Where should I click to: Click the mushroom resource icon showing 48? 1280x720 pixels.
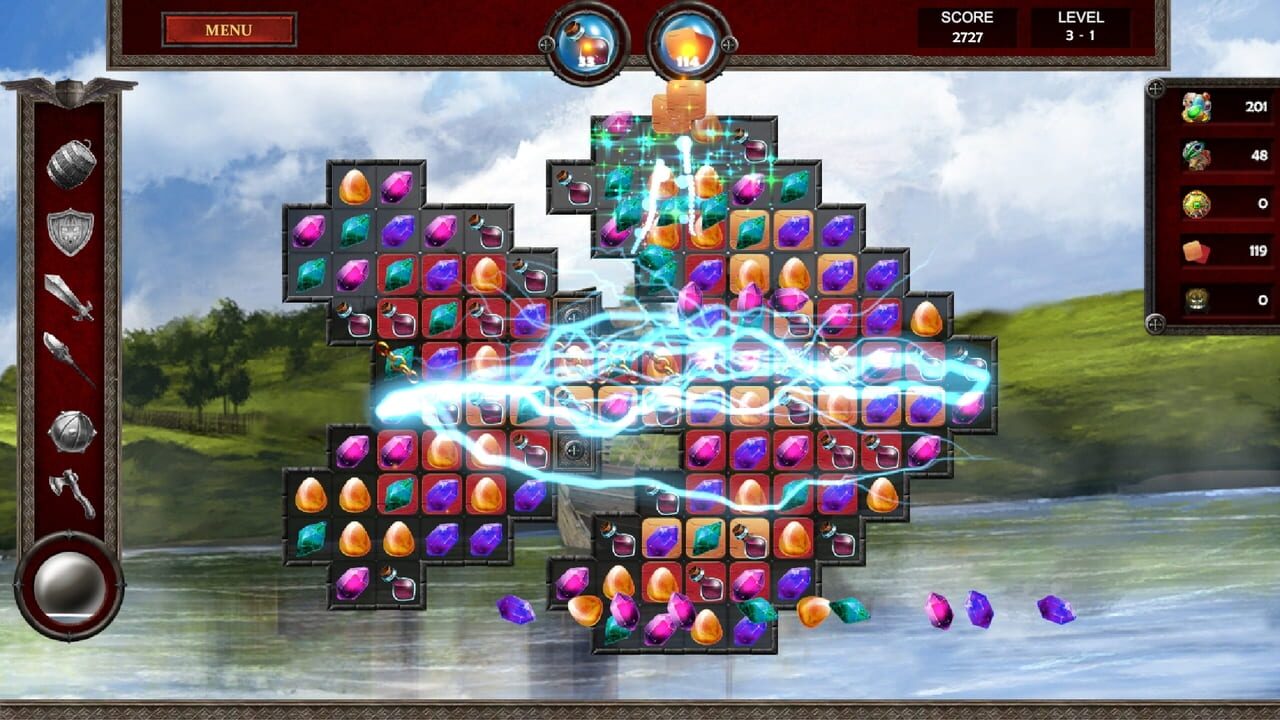(1195, 155)
